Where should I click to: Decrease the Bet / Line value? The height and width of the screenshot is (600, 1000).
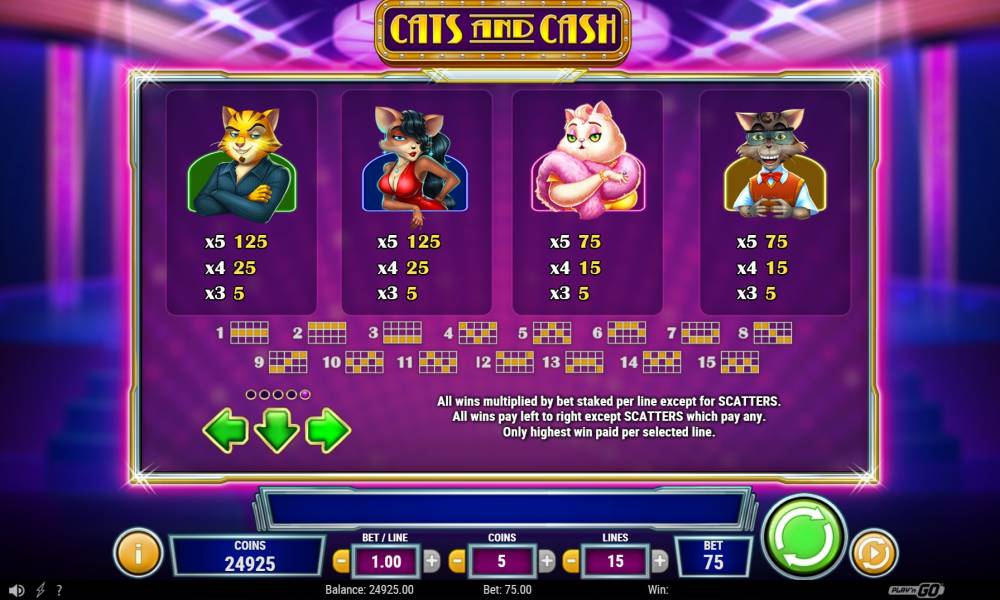pos(341,561)
